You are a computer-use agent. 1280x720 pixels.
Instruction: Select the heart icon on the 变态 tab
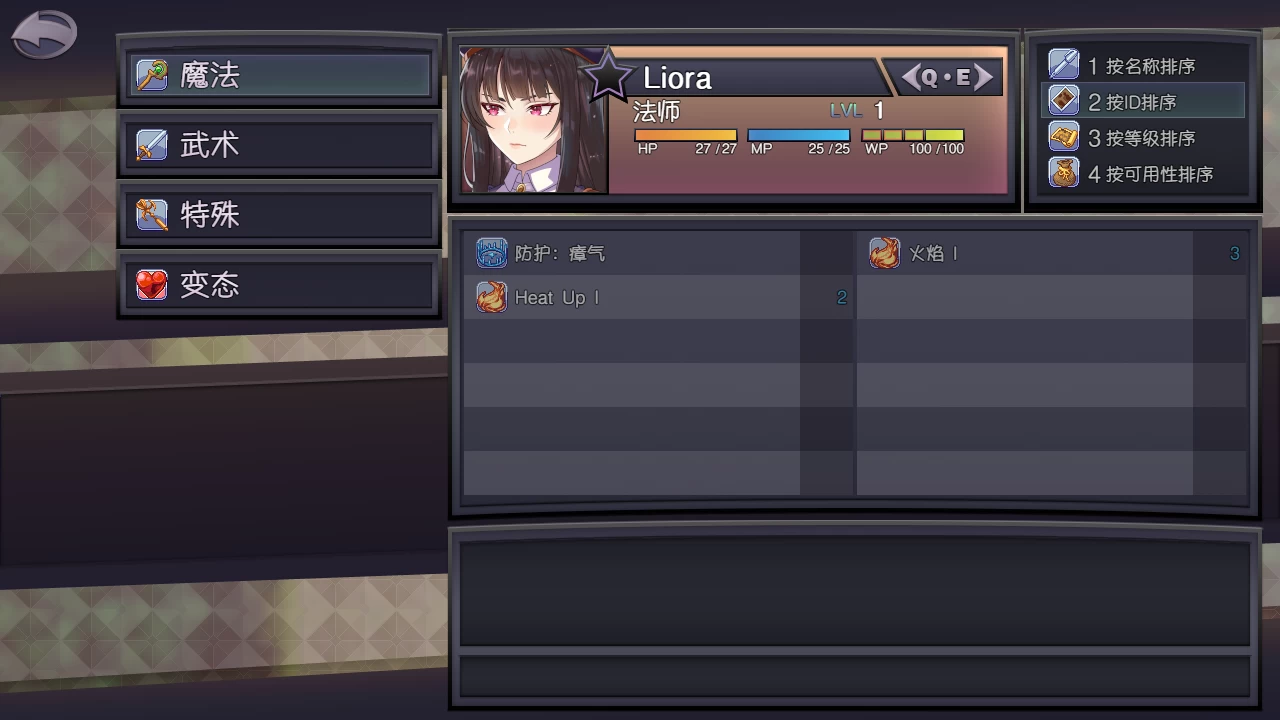pyautogui.click(x=150, y=284)
